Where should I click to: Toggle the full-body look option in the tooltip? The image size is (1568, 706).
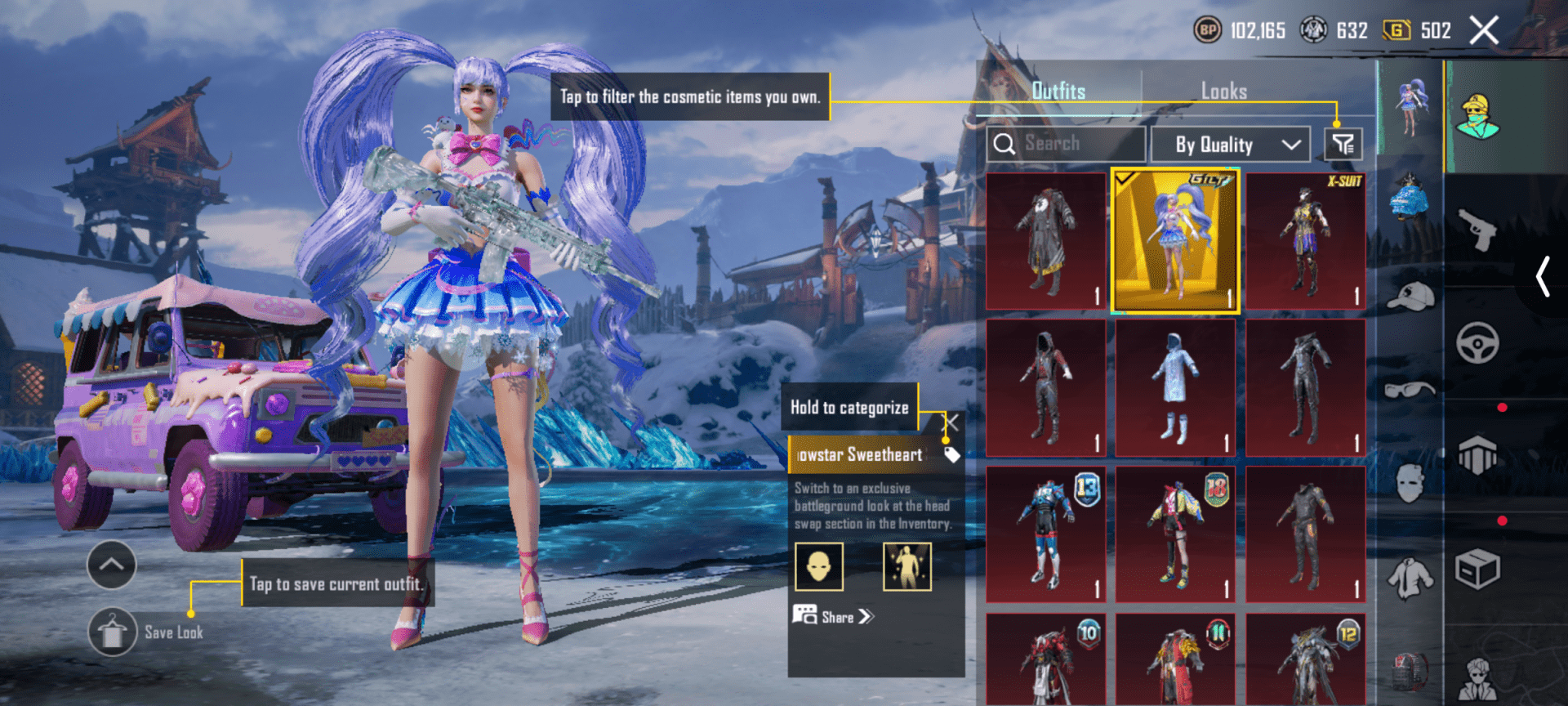(906, 565)
